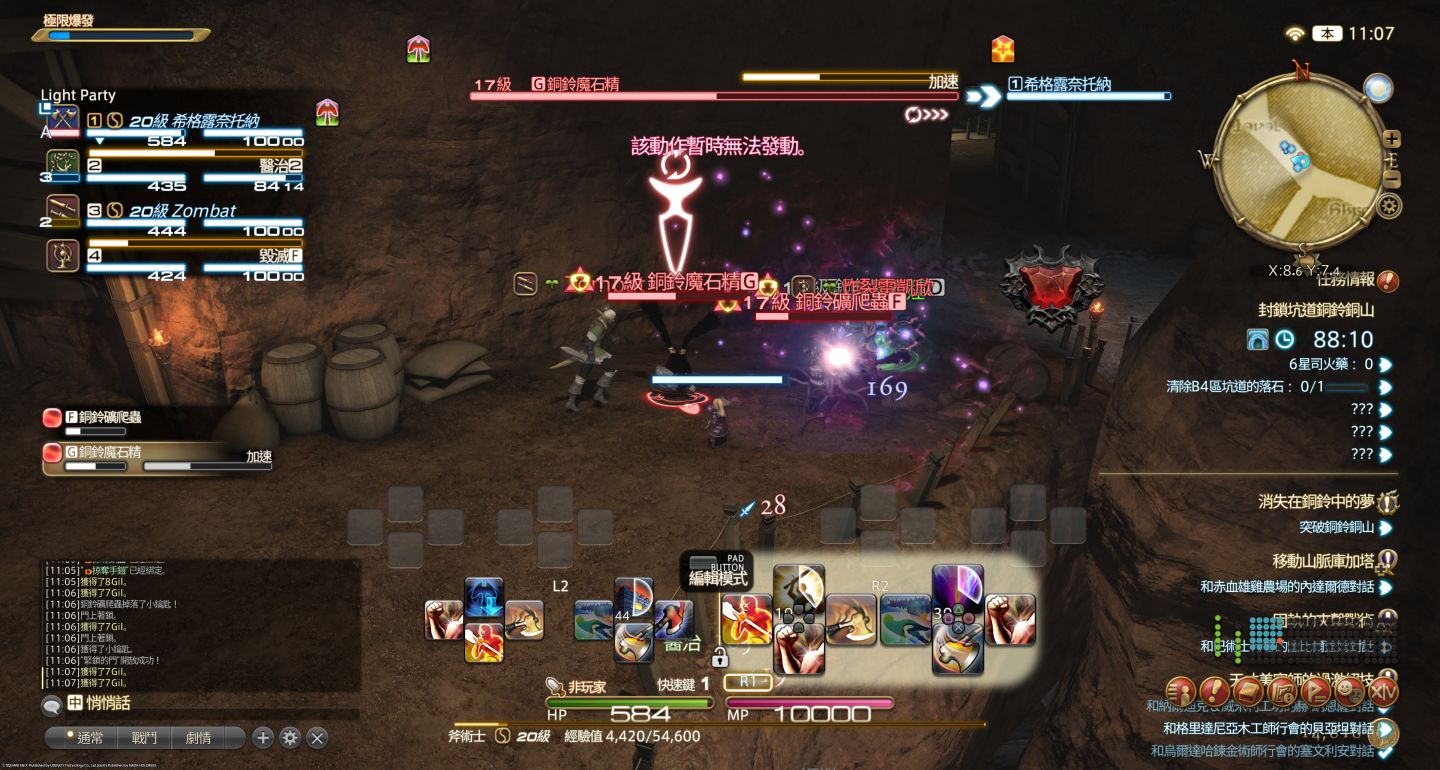The height and width of the screenshot is (770, 1440).
Task: Open the circular minimap
Action: click(1300, 160)
